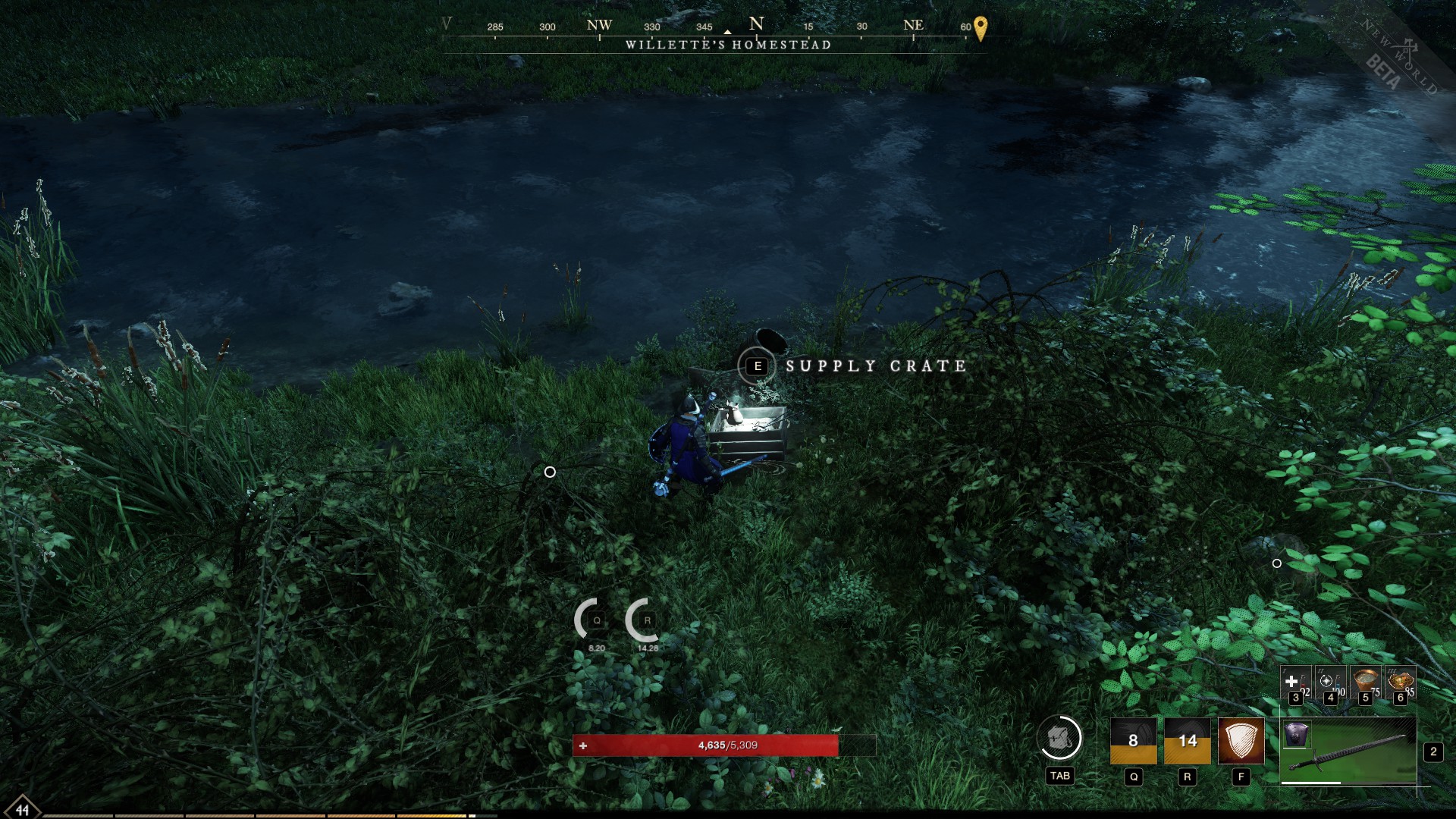Click the level 44 badge
This screenshot has width=1456, height=819.
click(x=24, y=808)
